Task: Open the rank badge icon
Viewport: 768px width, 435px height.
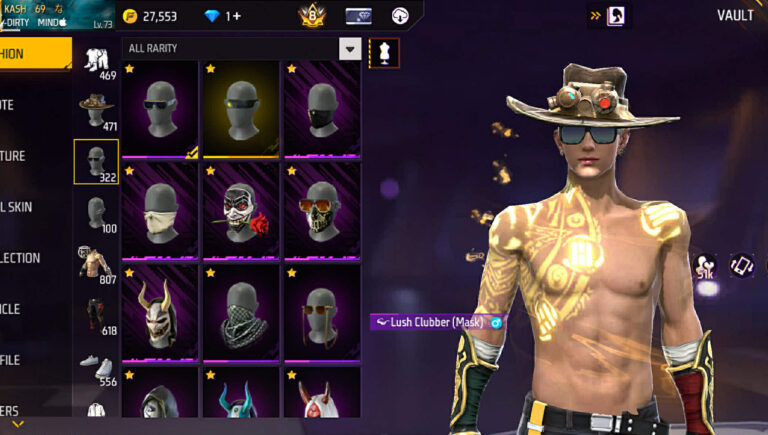Action: click(312, 16)
